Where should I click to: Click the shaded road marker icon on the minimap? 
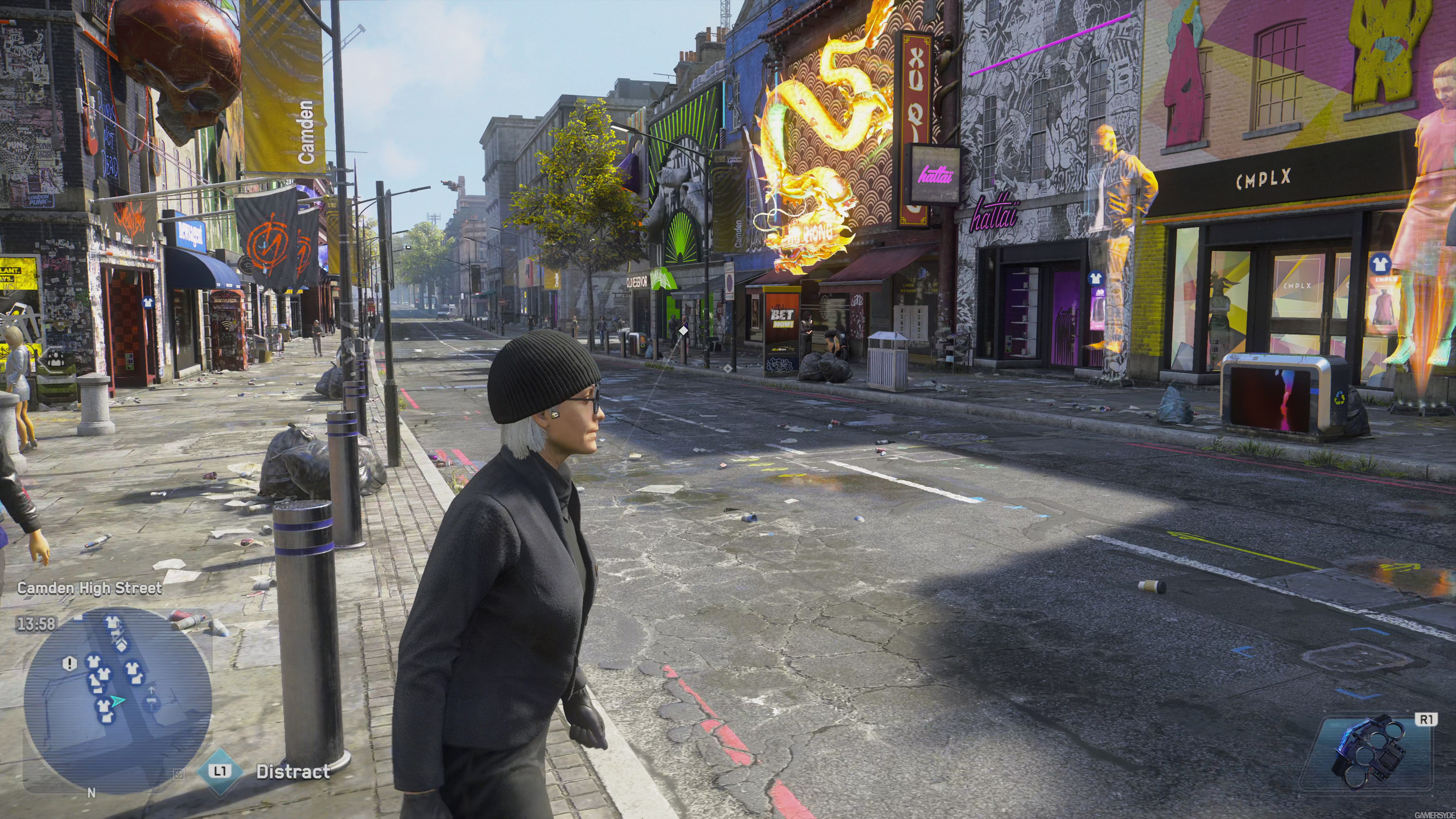(152, 704)
